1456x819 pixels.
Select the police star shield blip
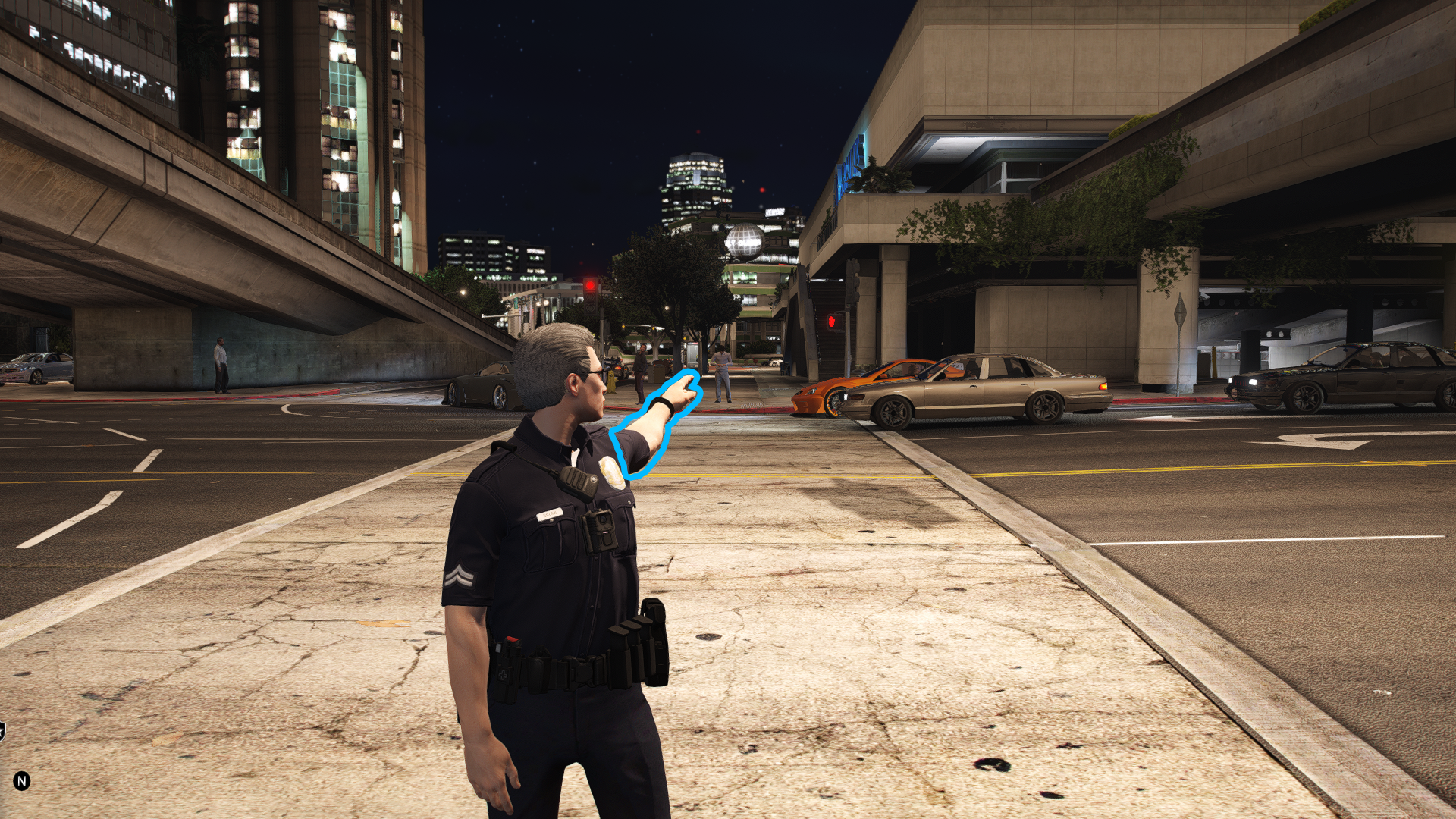point(2,731)
